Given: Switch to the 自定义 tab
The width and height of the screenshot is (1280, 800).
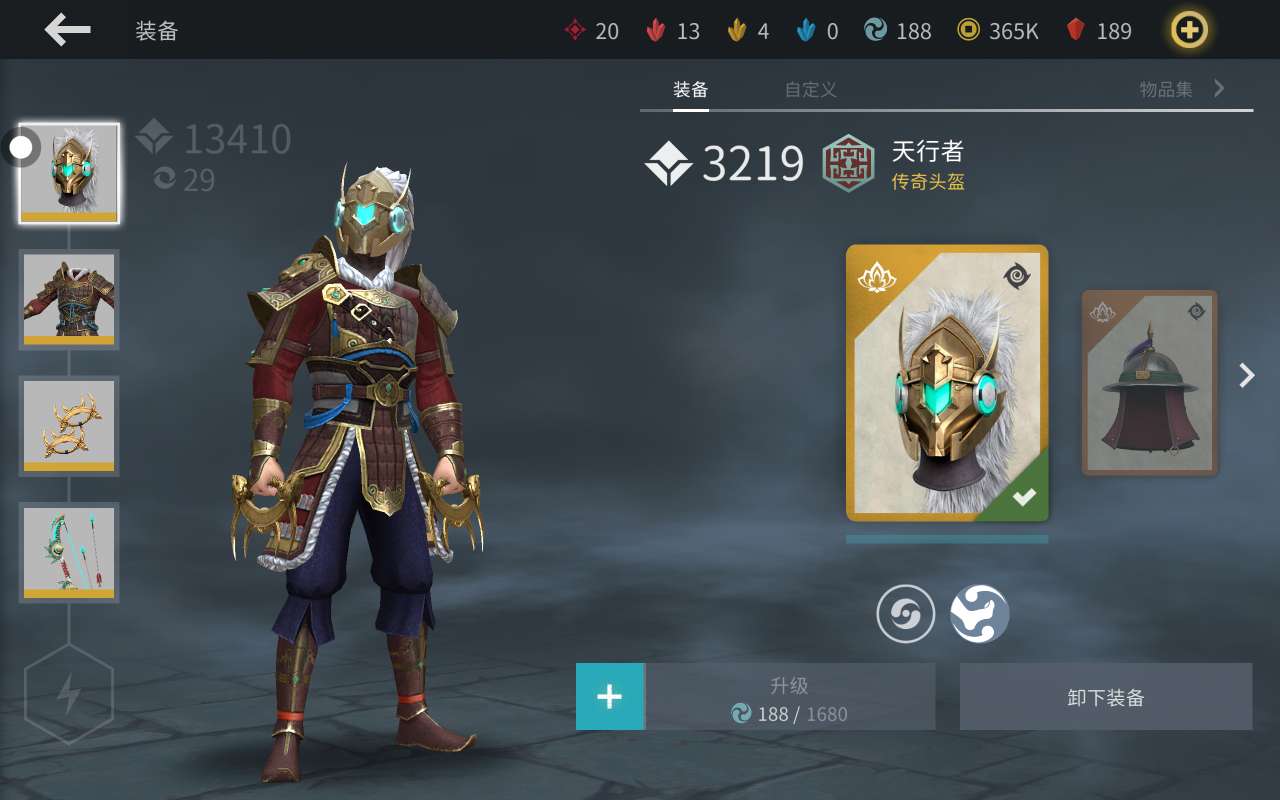Looking at the screenshot, I should click(810, 90).
